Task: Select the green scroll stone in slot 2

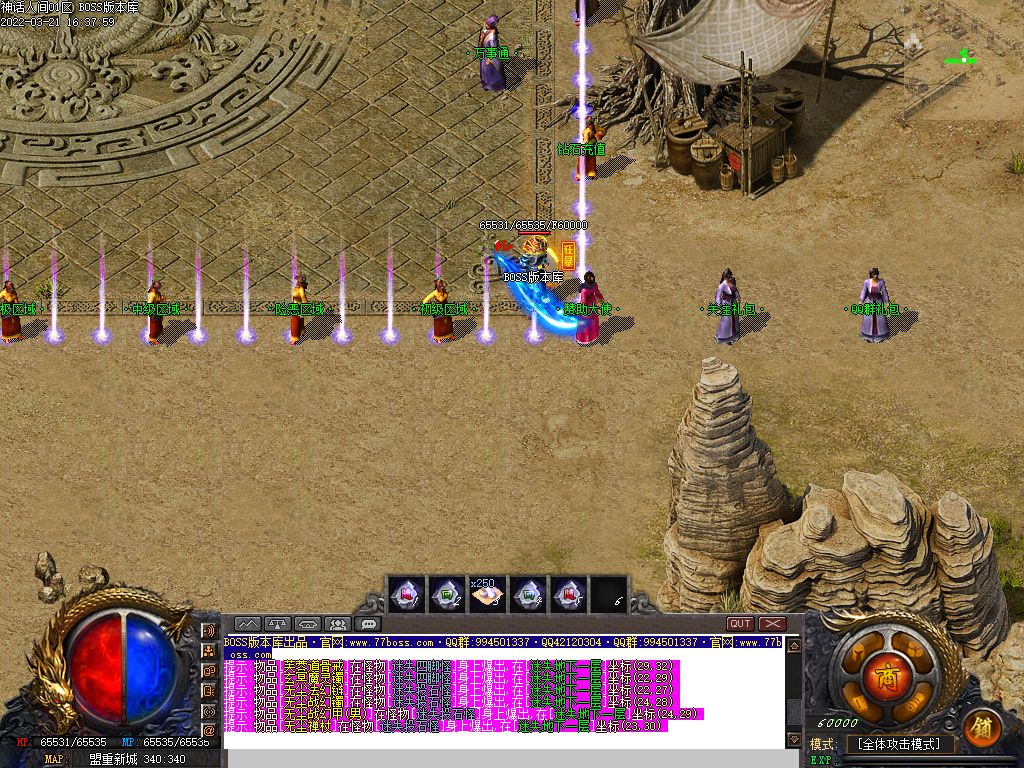Action: pyautogui.click(x=446, y=595)
